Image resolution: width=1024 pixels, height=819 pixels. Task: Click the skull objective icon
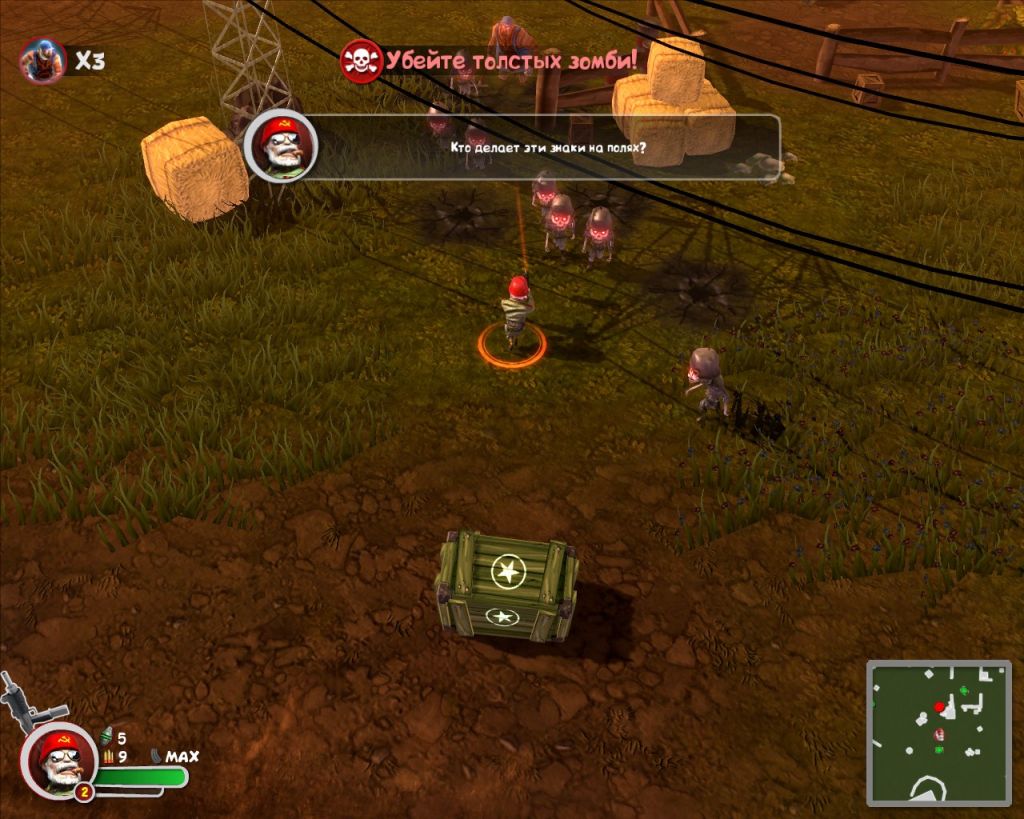tap(361, 60)
